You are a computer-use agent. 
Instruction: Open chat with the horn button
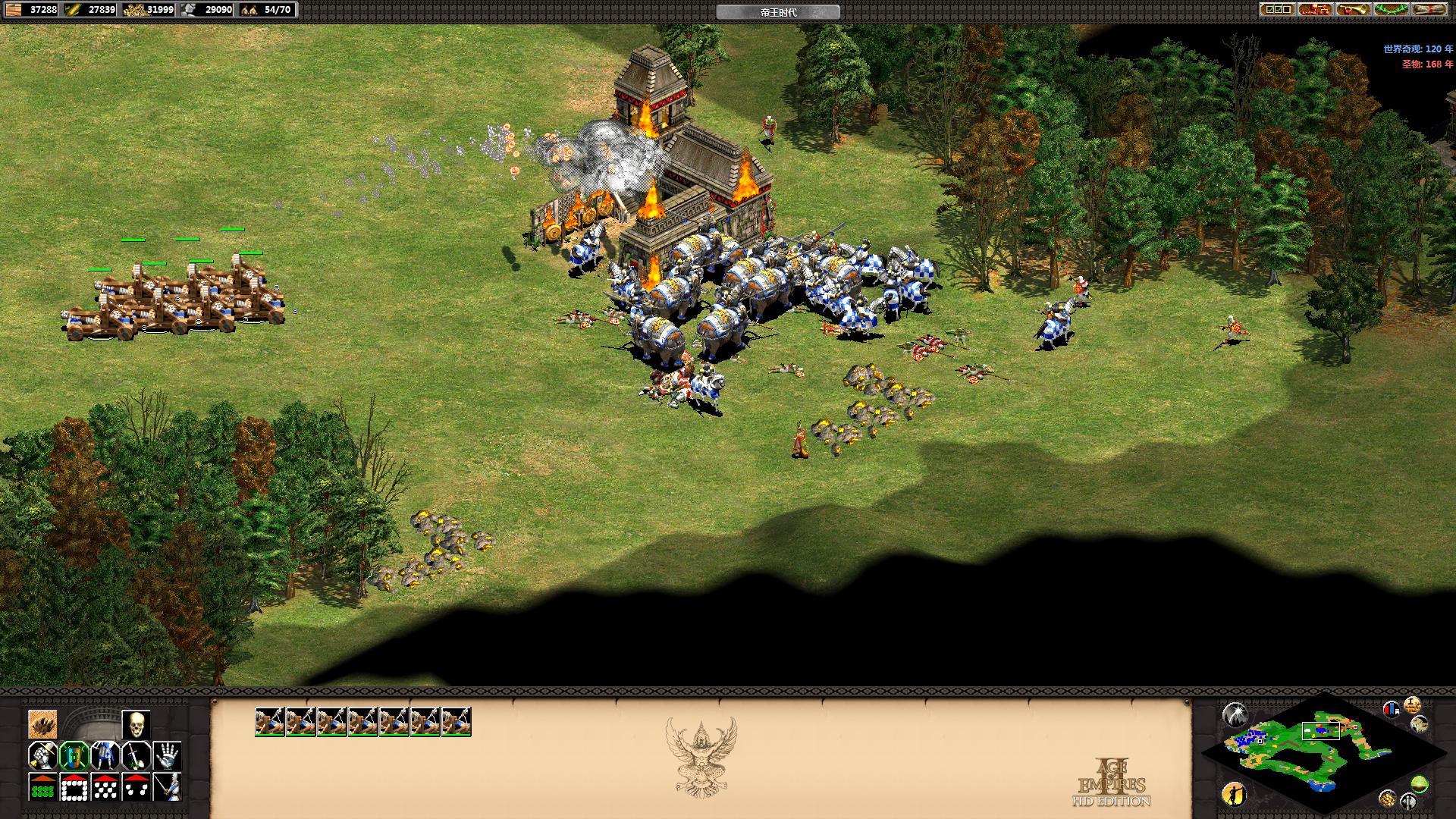point(1354,10)
